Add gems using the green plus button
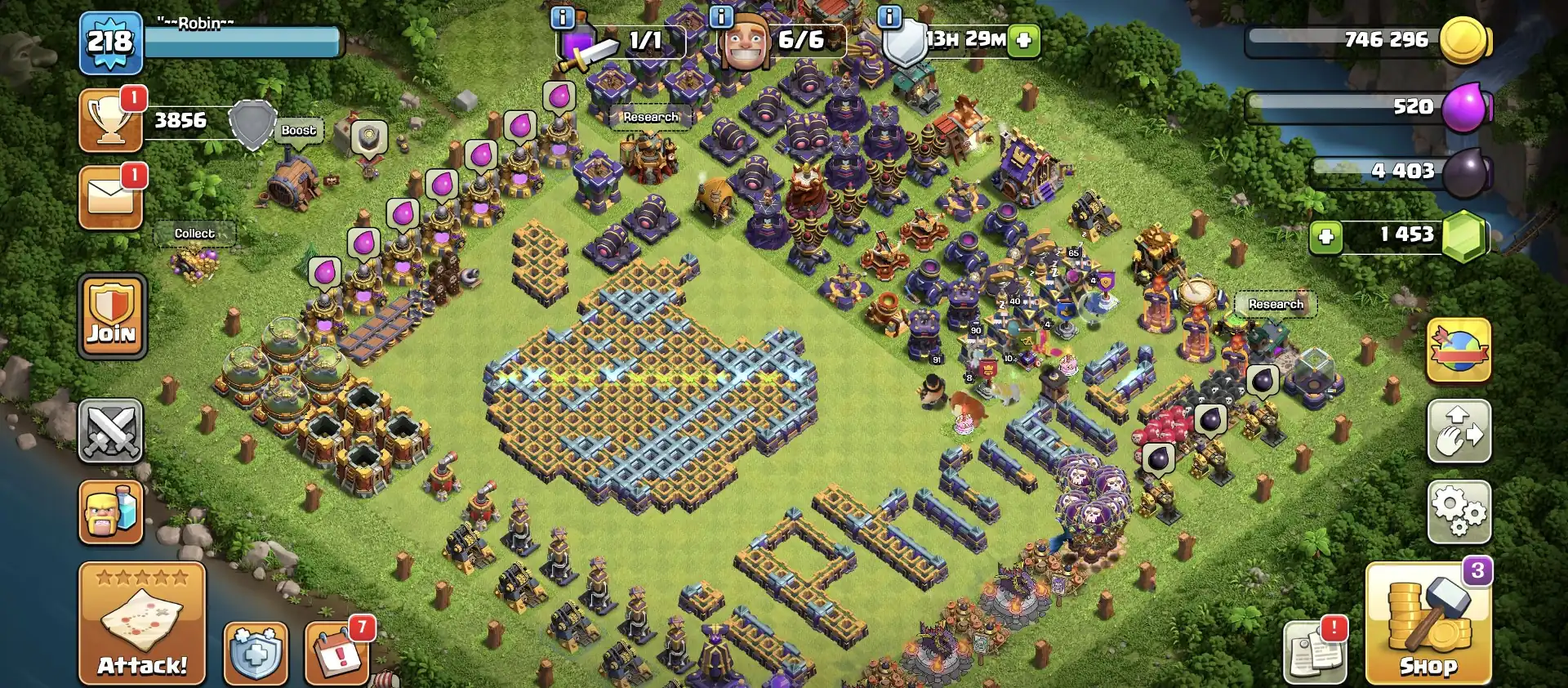This screenshot has height=688, width=1568. pyautogui.click(x=1328, y=237)
